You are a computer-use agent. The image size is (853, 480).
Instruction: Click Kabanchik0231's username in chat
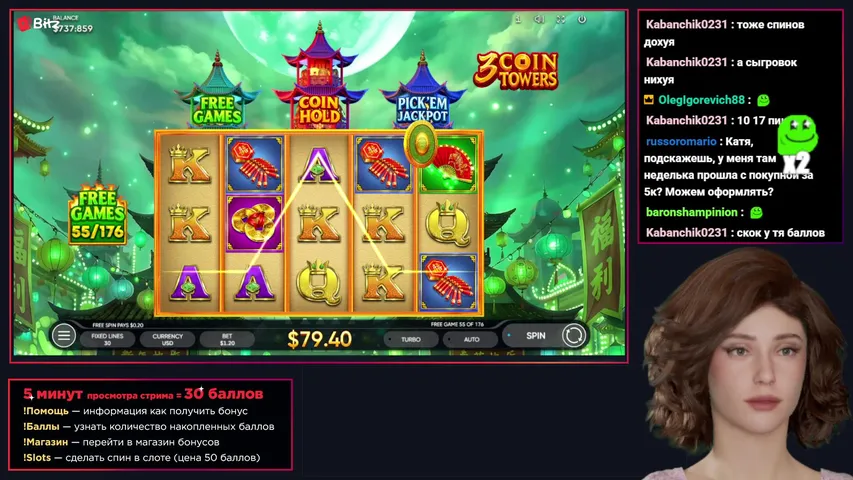tap(686, 25)
